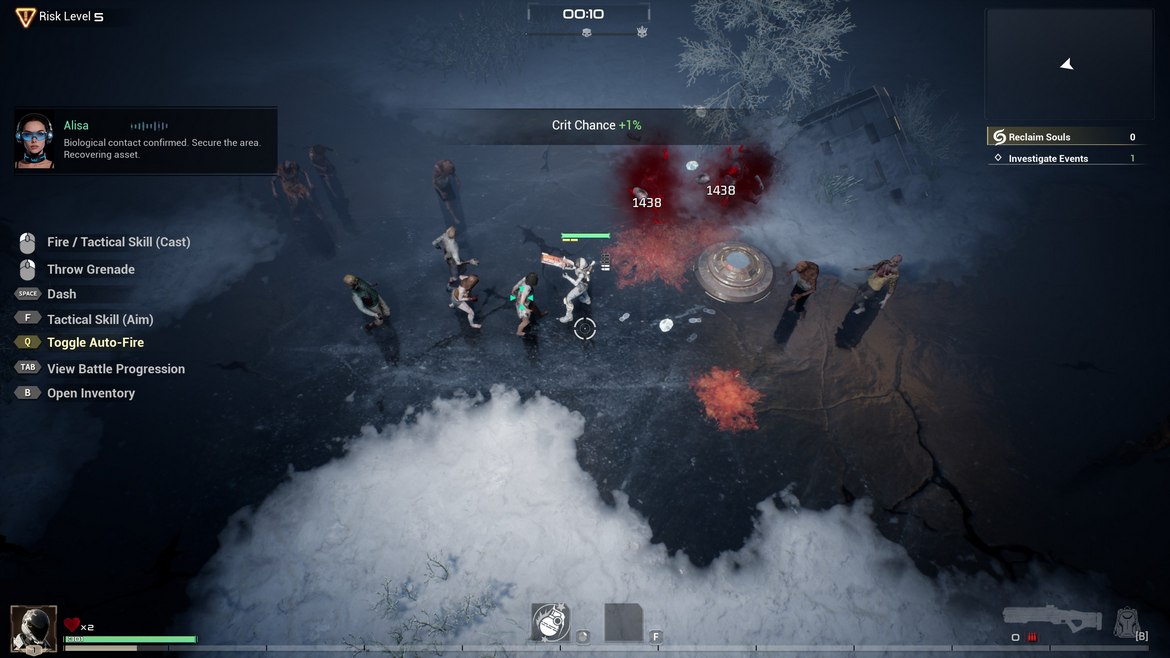
Task: Click the helmeted player portrait
Action: point(33,628)
